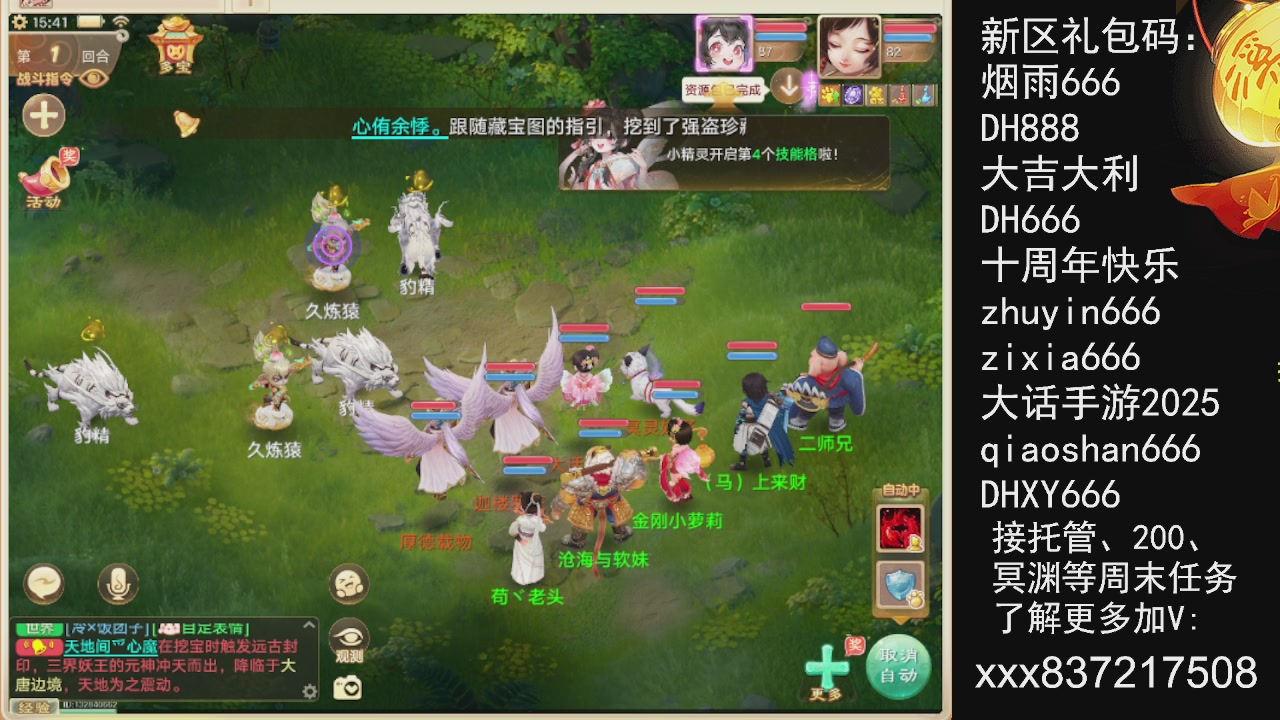
Task: Tap the settings gear beside the clock
Action: tap(20, 22)
